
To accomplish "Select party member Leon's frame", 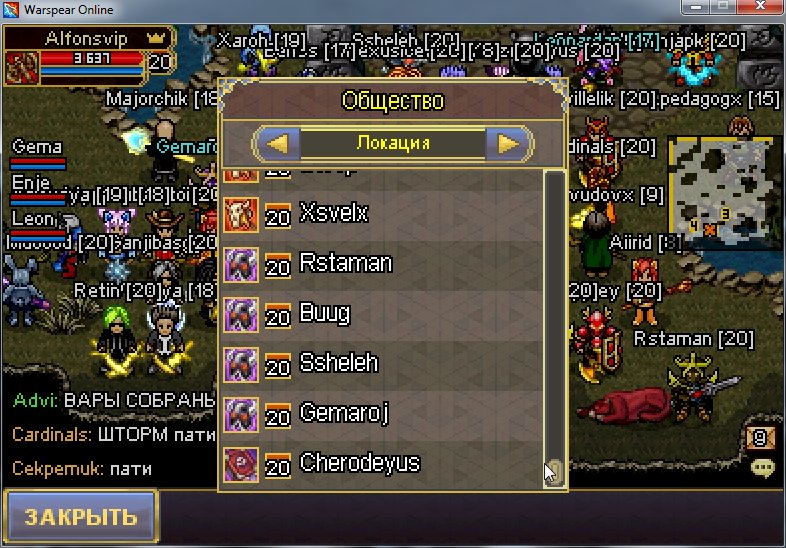I will pyautogui.click(x=37, y=224).
